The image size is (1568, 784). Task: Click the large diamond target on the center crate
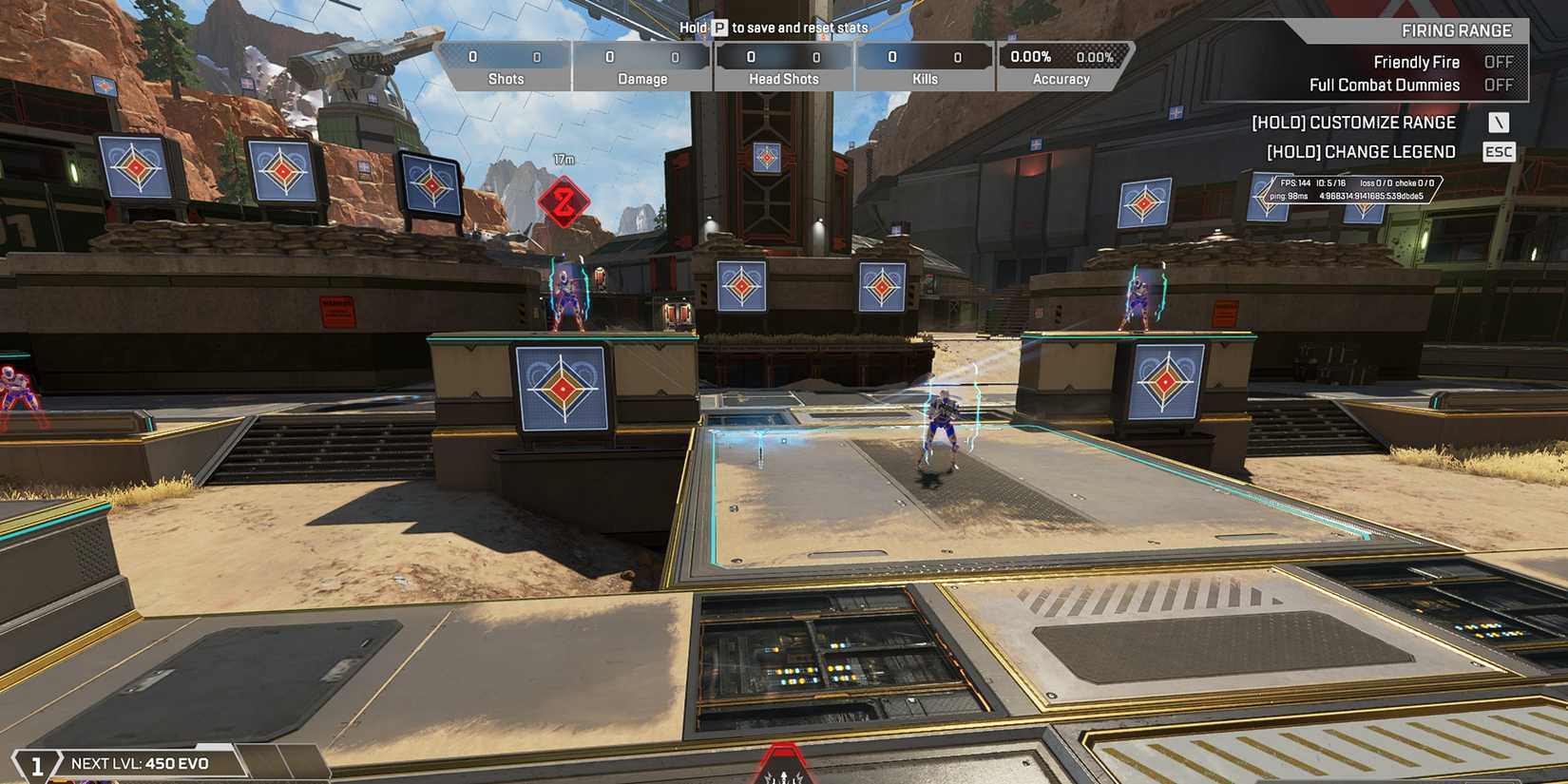point(561,390)
